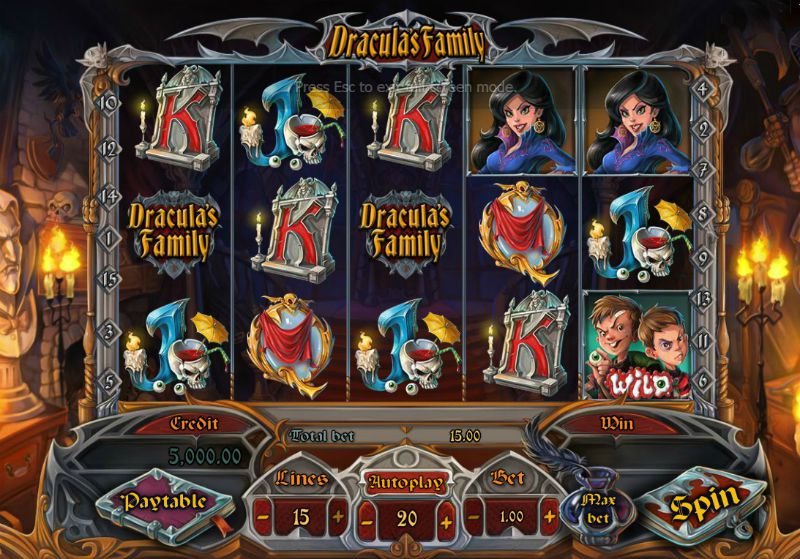Viewport: 800px width, 559px height.
Task: Decrease the number of Lines
Action: click(x=263, y=519)
